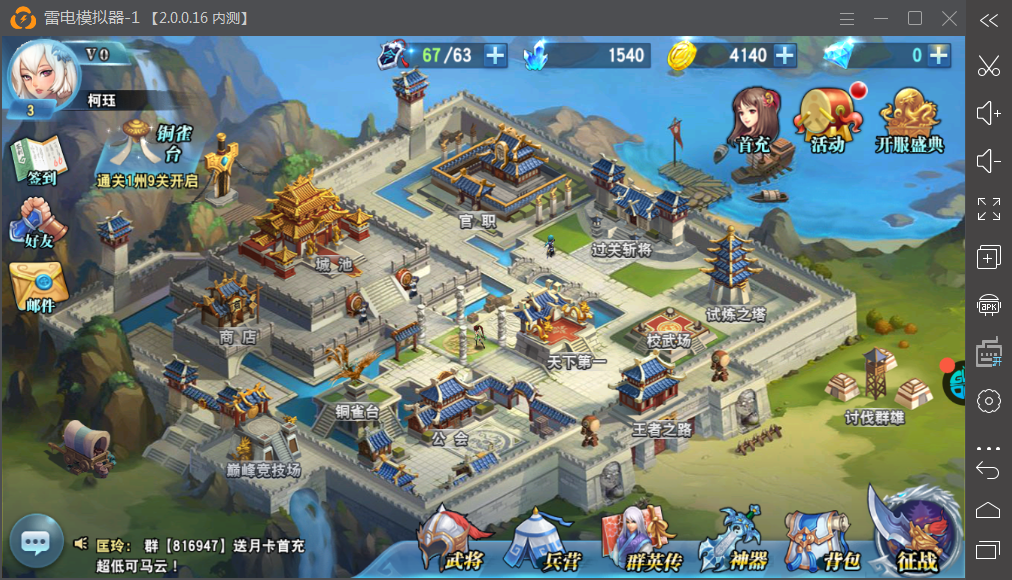Open the 武将 generals menu
1012x580 pixels.
tap(452, 540)
